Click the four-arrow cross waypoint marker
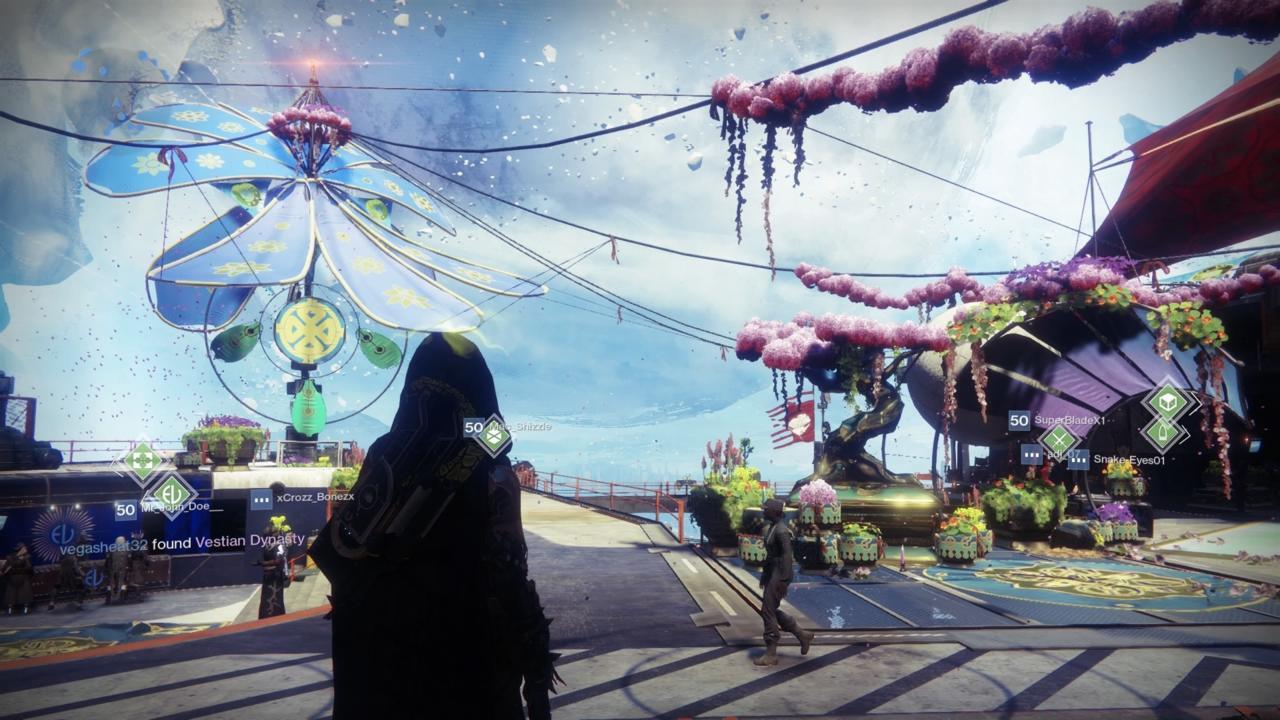Image resolution: width=1280 pixels, height=720 pixels. coord(141,461)
